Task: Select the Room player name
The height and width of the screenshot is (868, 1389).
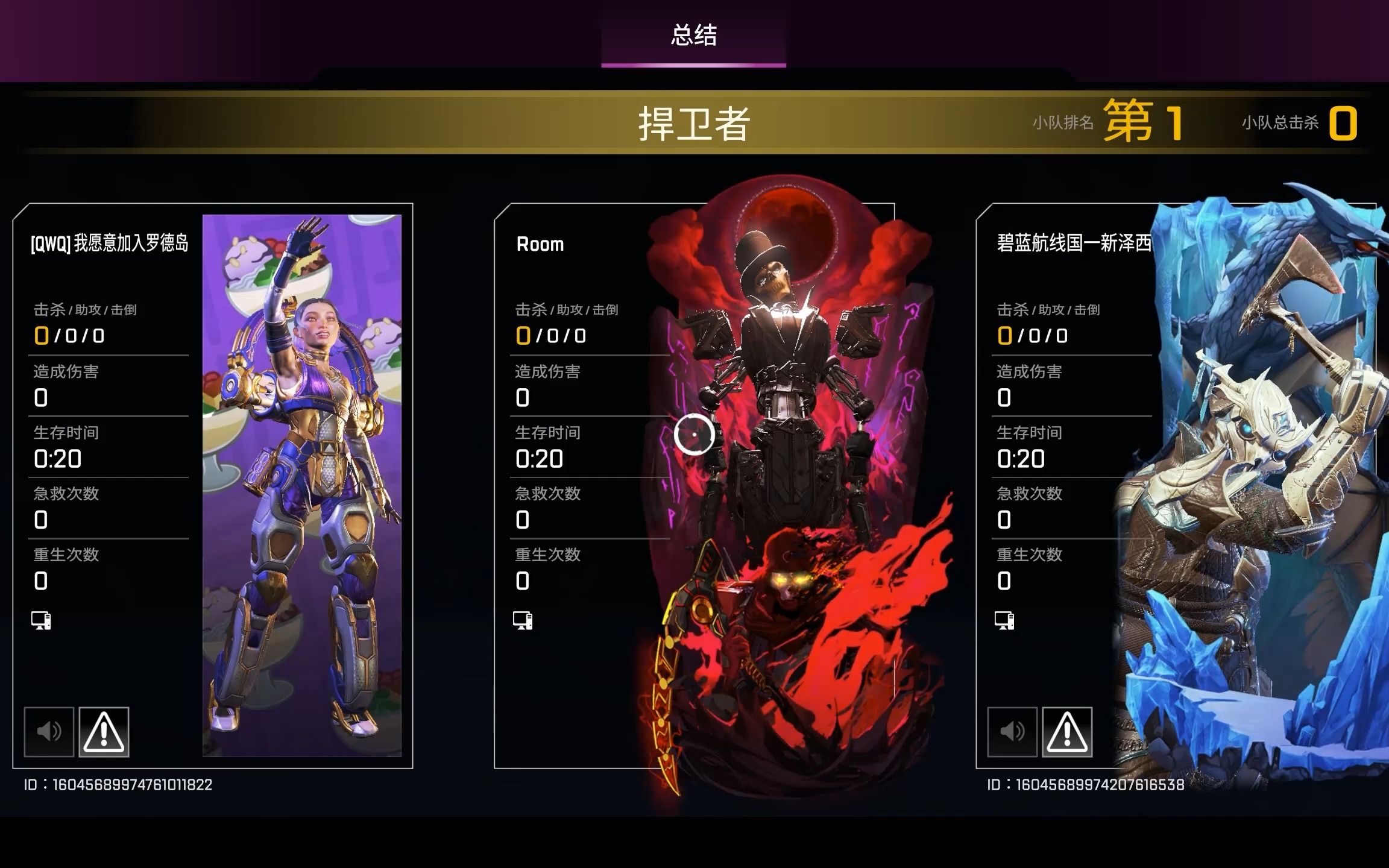Action: [540, 244]
